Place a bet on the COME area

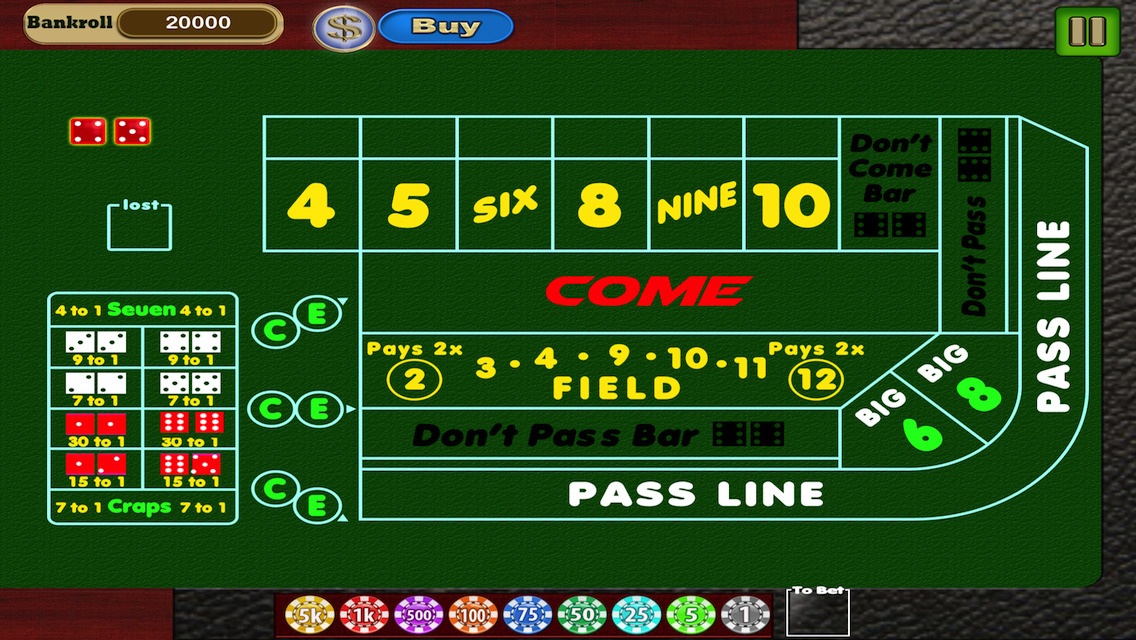[648, 291]
